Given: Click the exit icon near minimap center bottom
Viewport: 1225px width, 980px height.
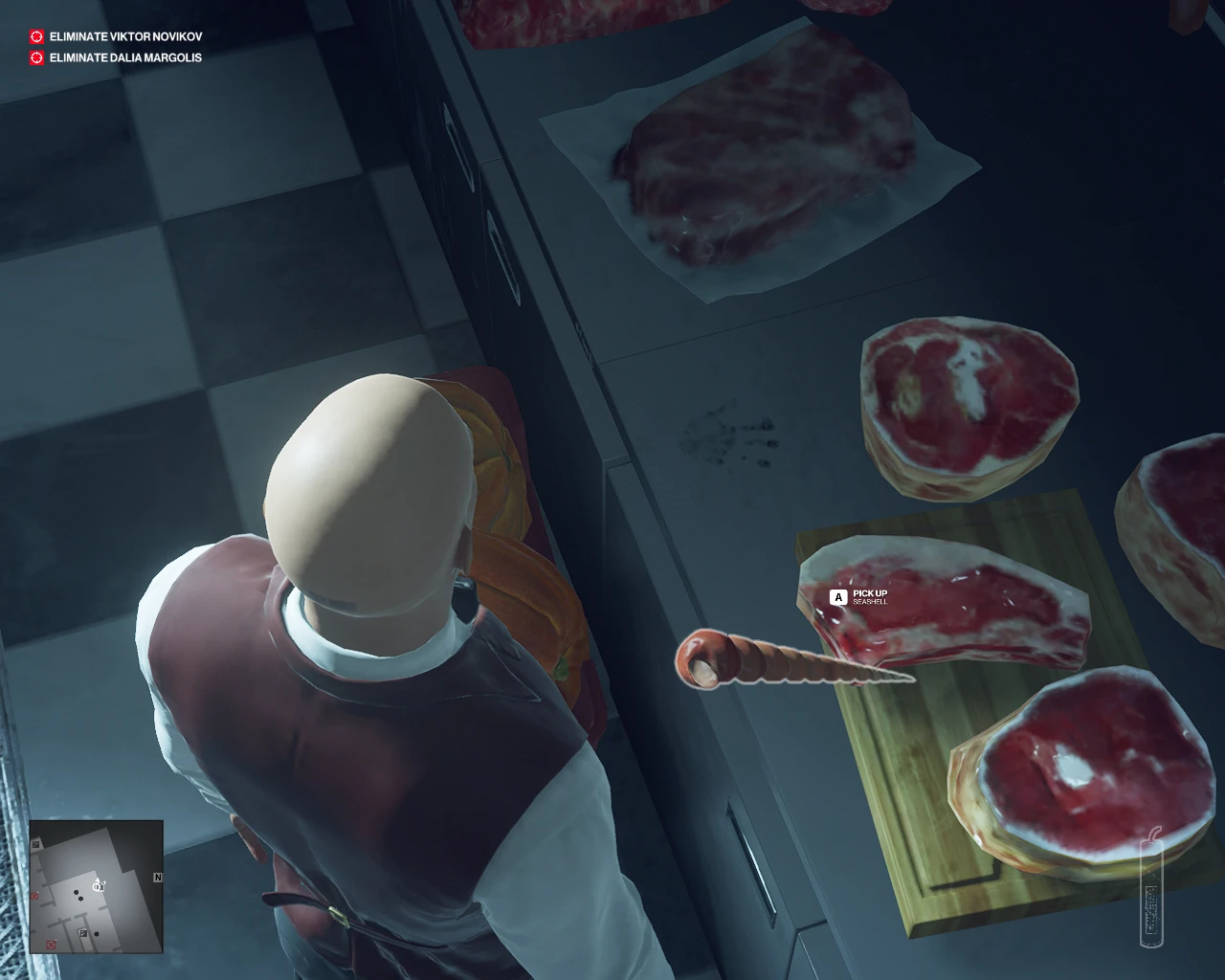Looking at the screenshot, I should click(83, 933).
